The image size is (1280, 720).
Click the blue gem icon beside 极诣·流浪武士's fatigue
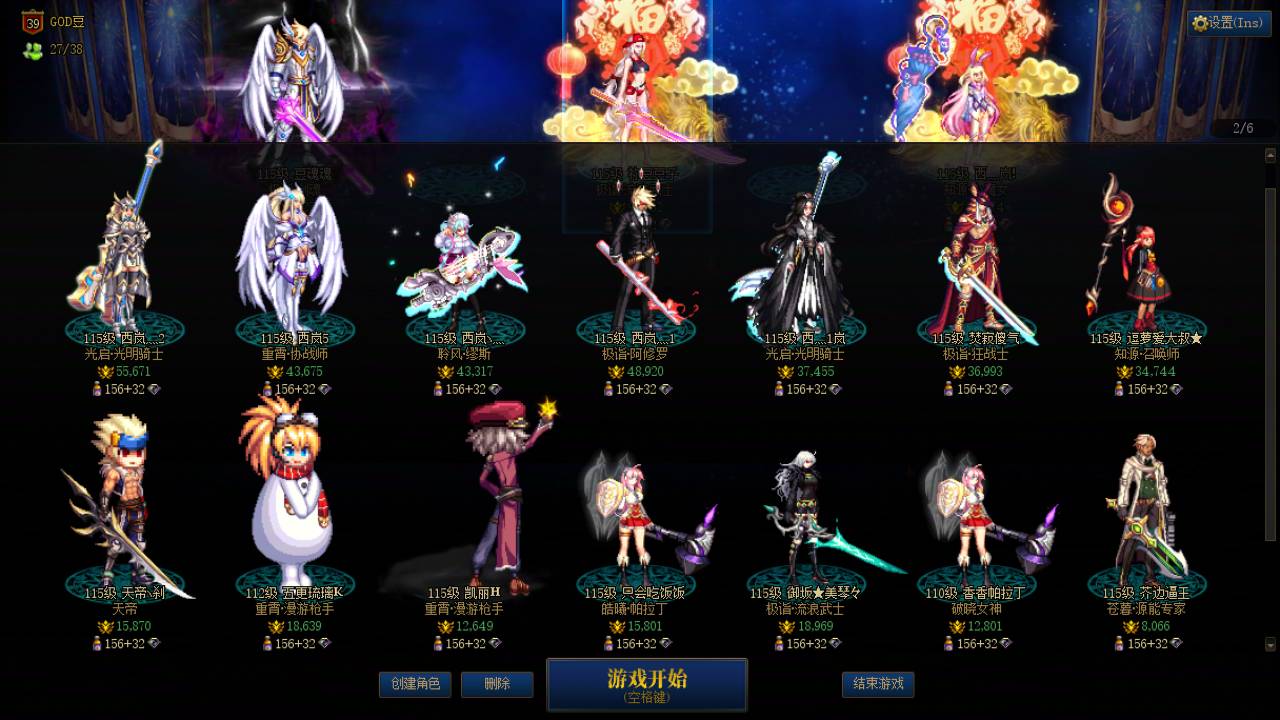[835, 642]
